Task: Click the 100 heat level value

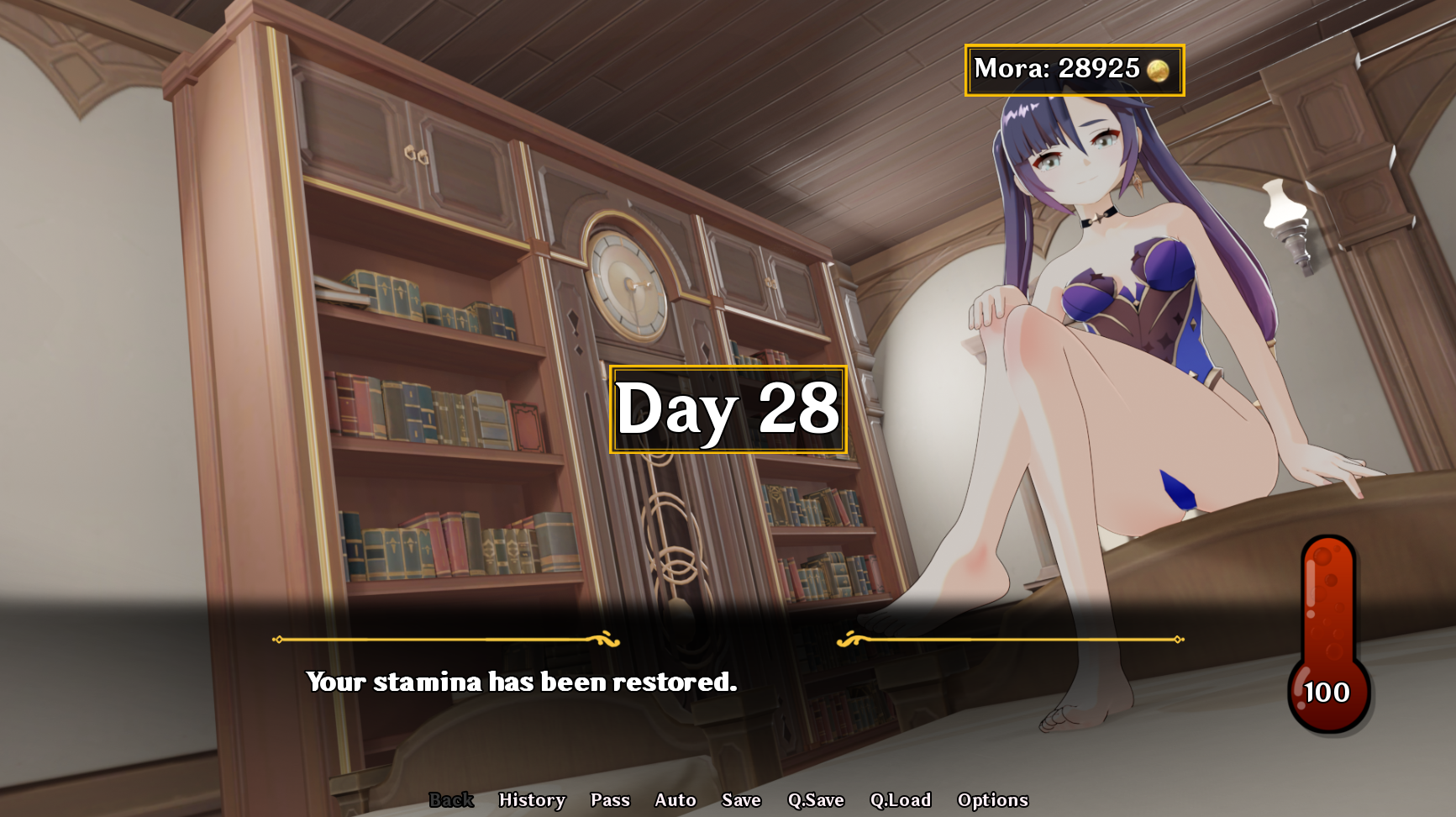Action: coord(1325,692)
